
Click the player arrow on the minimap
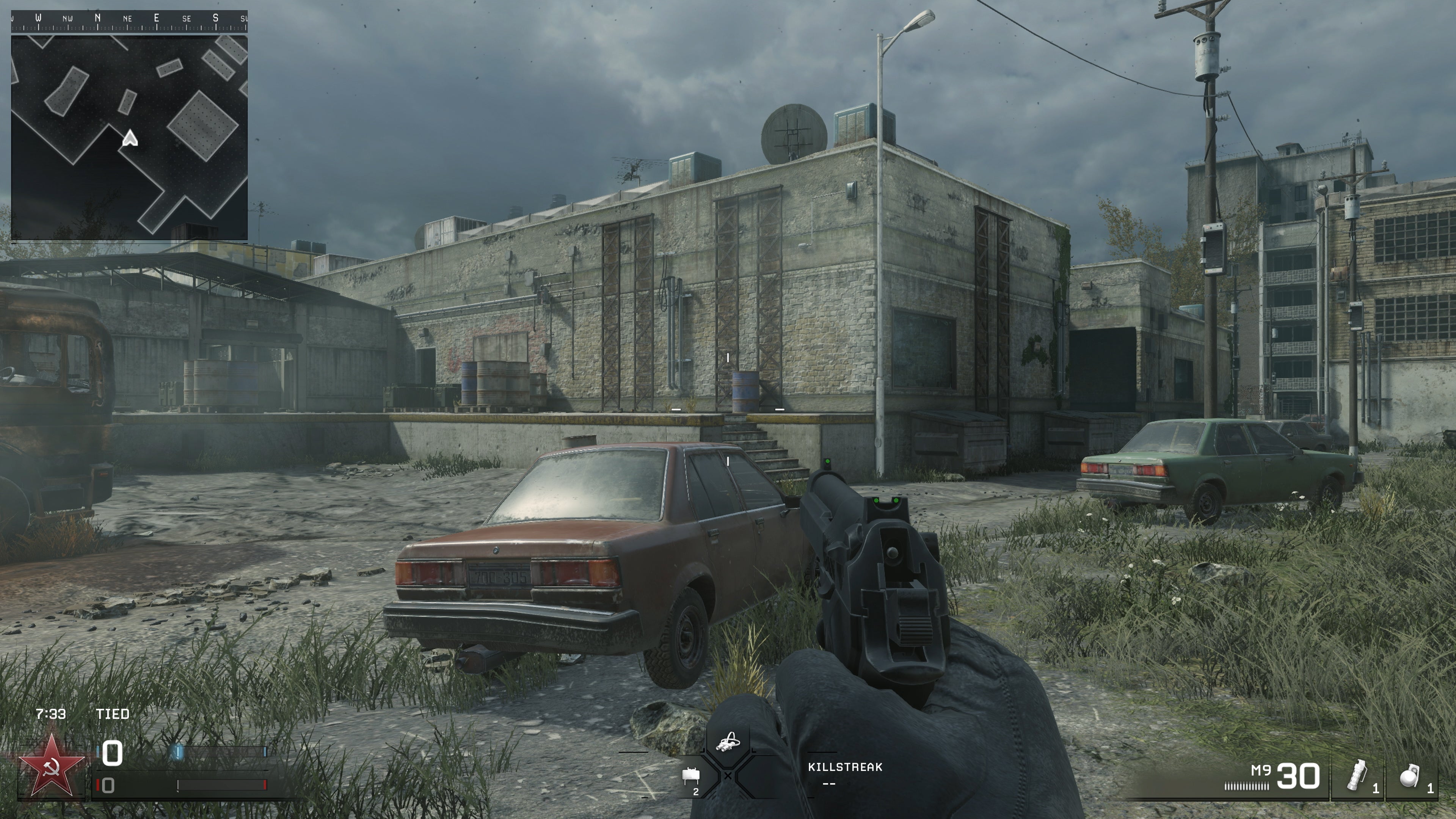(130, 138)
